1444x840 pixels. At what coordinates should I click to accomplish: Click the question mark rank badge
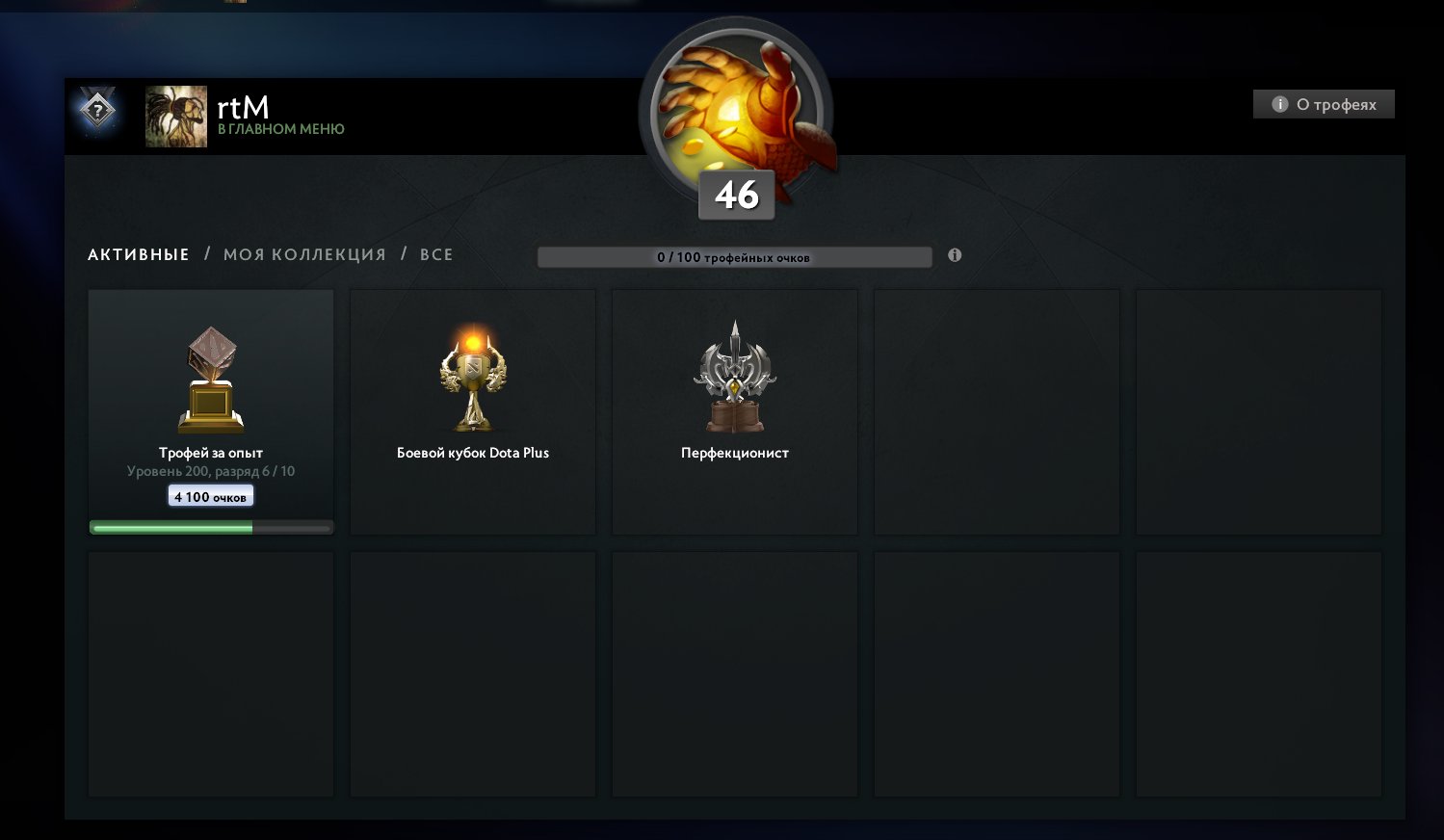[x=95, y=111]
